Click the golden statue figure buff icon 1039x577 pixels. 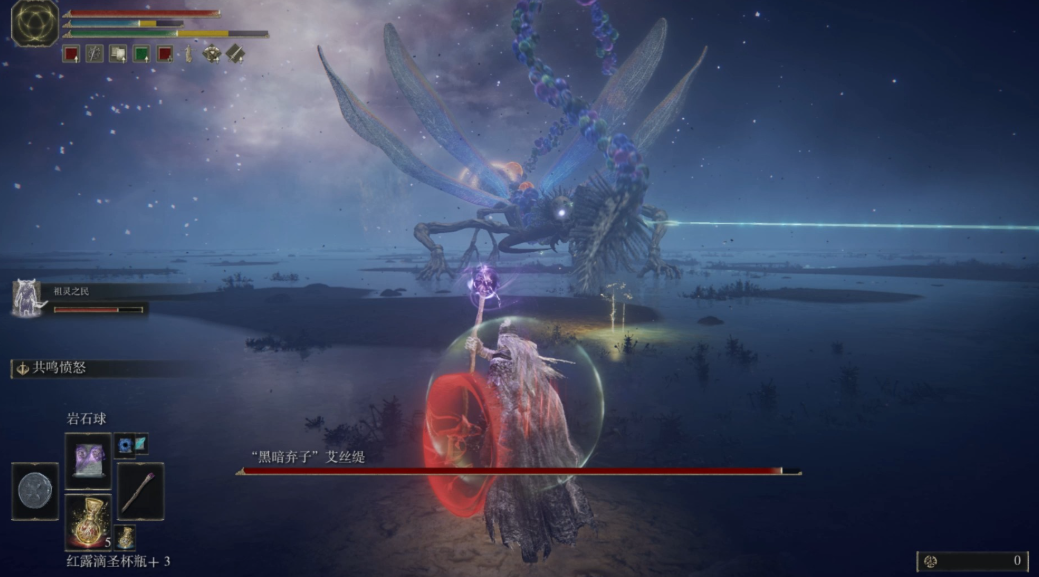click(x=187, y=54)
